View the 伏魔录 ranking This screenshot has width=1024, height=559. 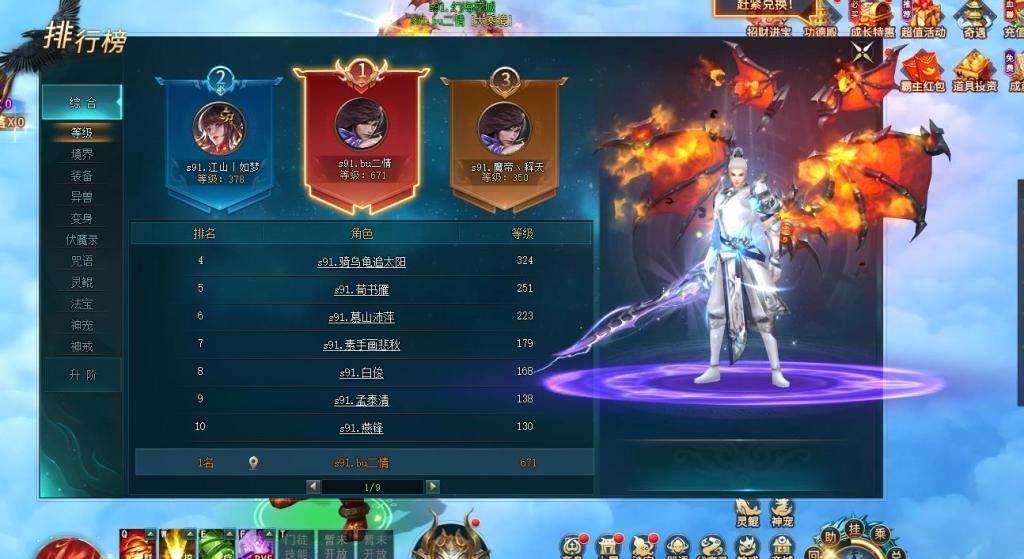pyautogui.click(x=82, y=240)
